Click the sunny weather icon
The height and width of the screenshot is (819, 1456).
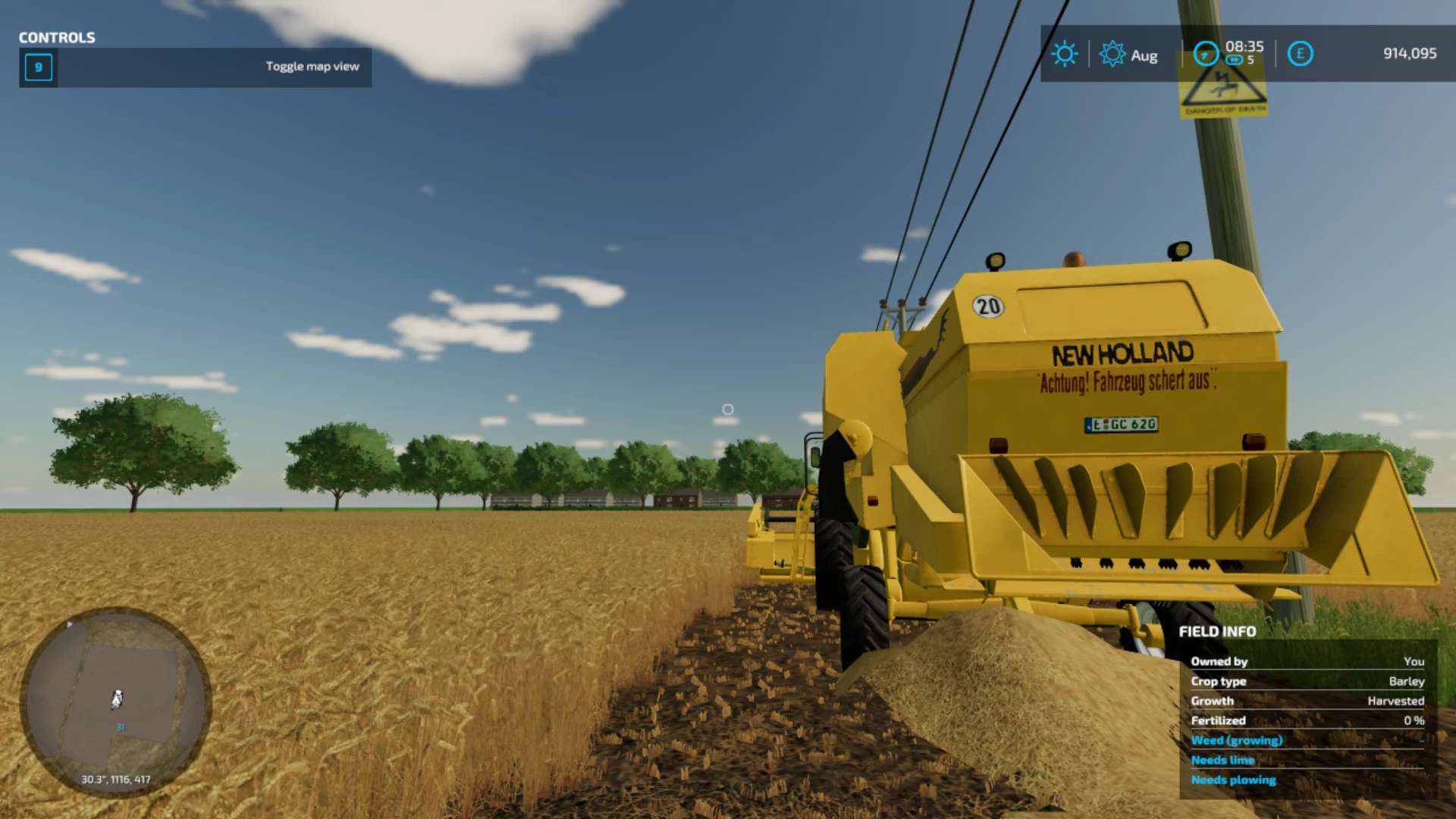pyautogui.click(x=1064, y=54)
